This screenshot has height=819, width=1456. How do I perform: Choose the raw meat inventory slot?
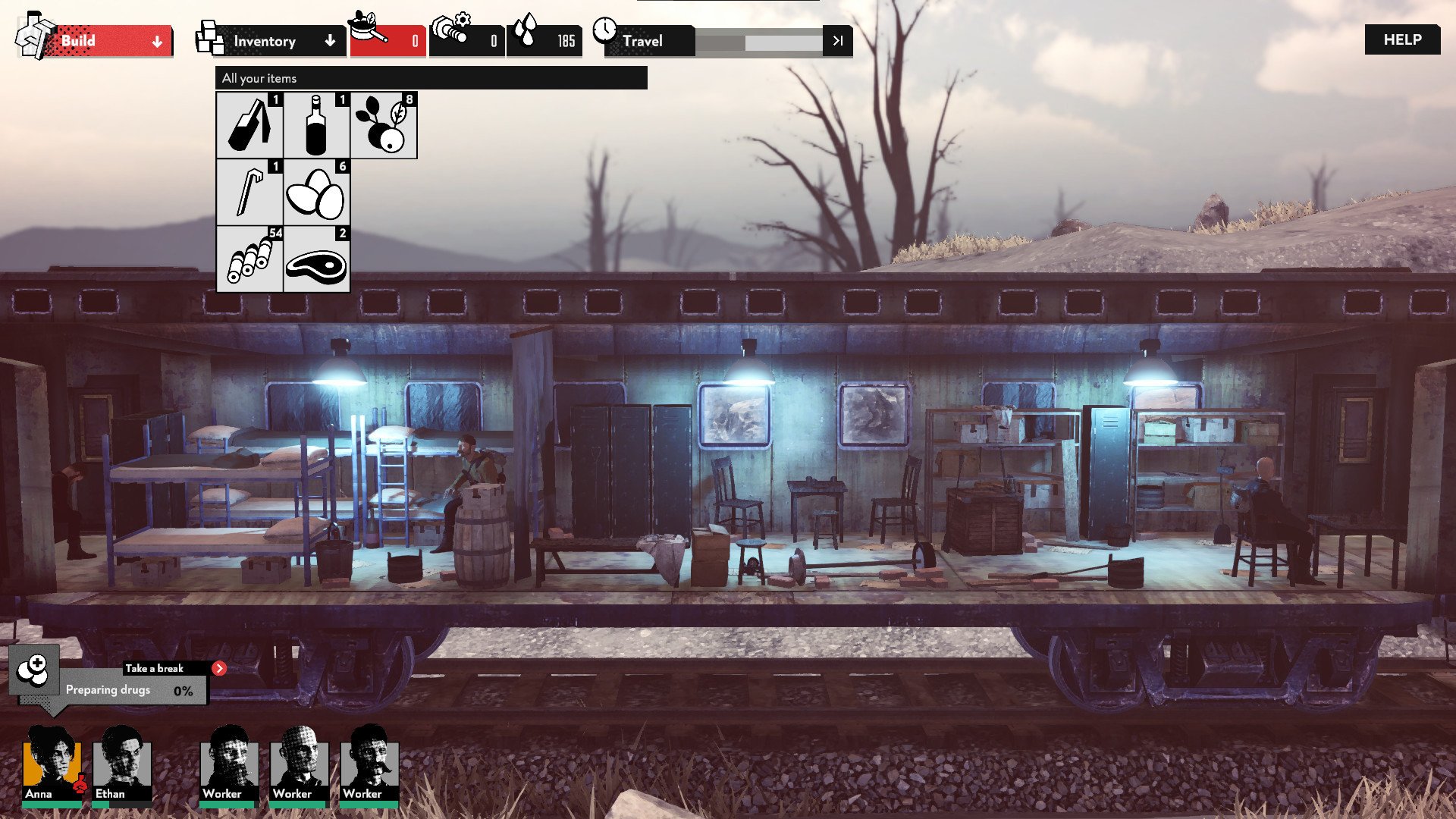coord(316,259)
